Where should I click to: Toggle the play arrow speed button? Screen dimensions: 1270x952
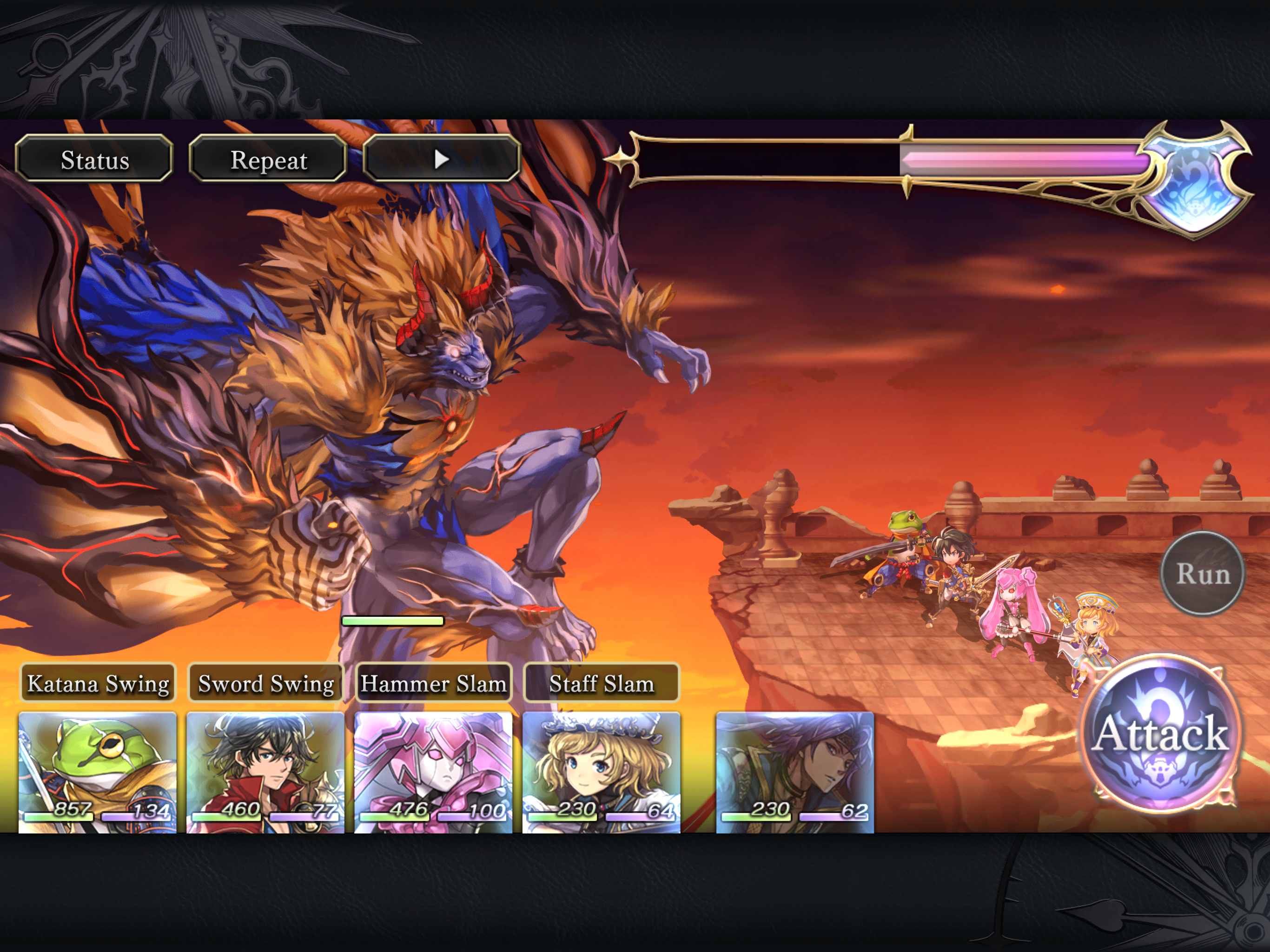[x=442, y=159]
